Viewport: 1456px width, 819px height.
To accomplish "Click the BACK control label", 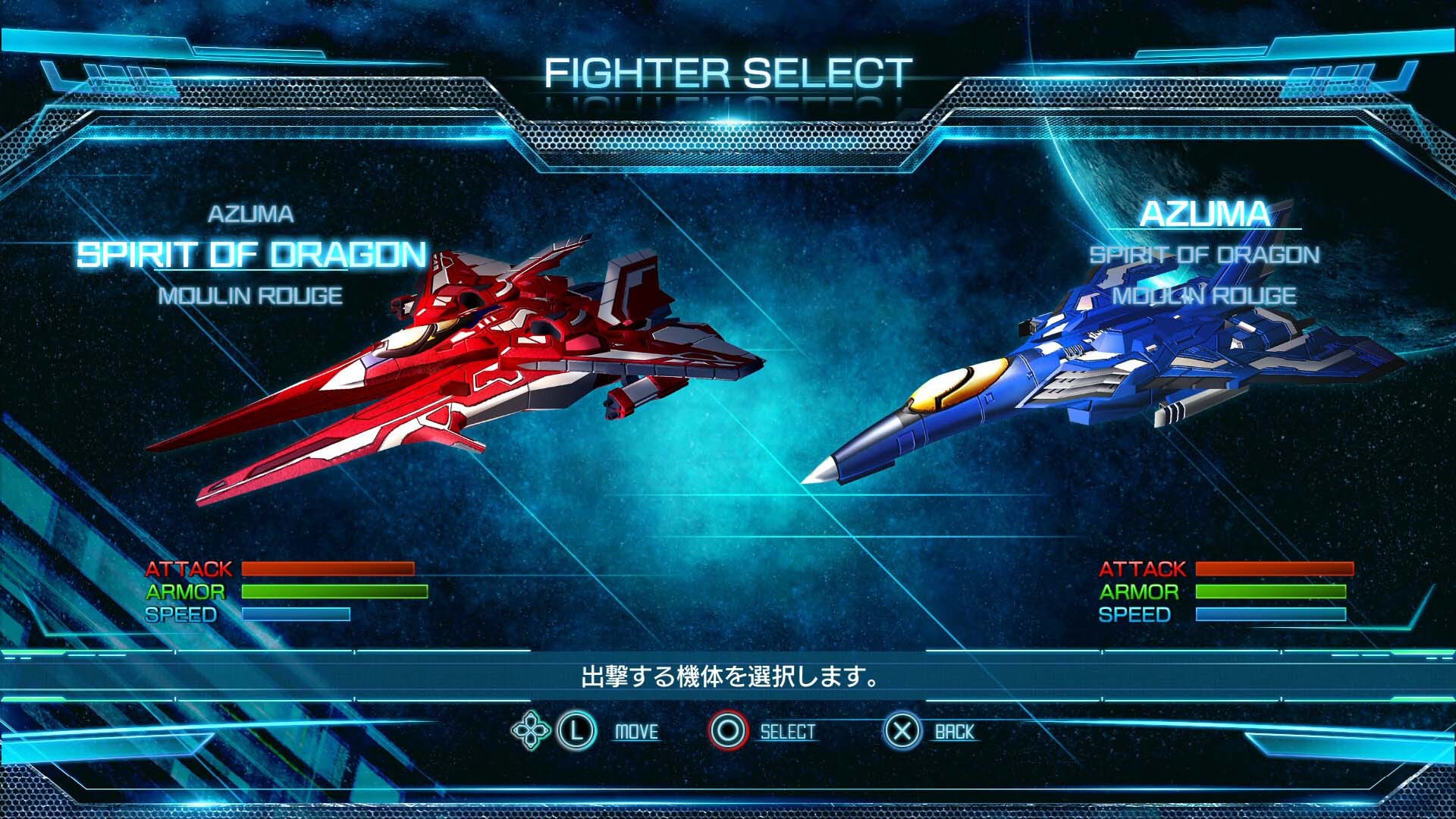I will coord(954,732).
